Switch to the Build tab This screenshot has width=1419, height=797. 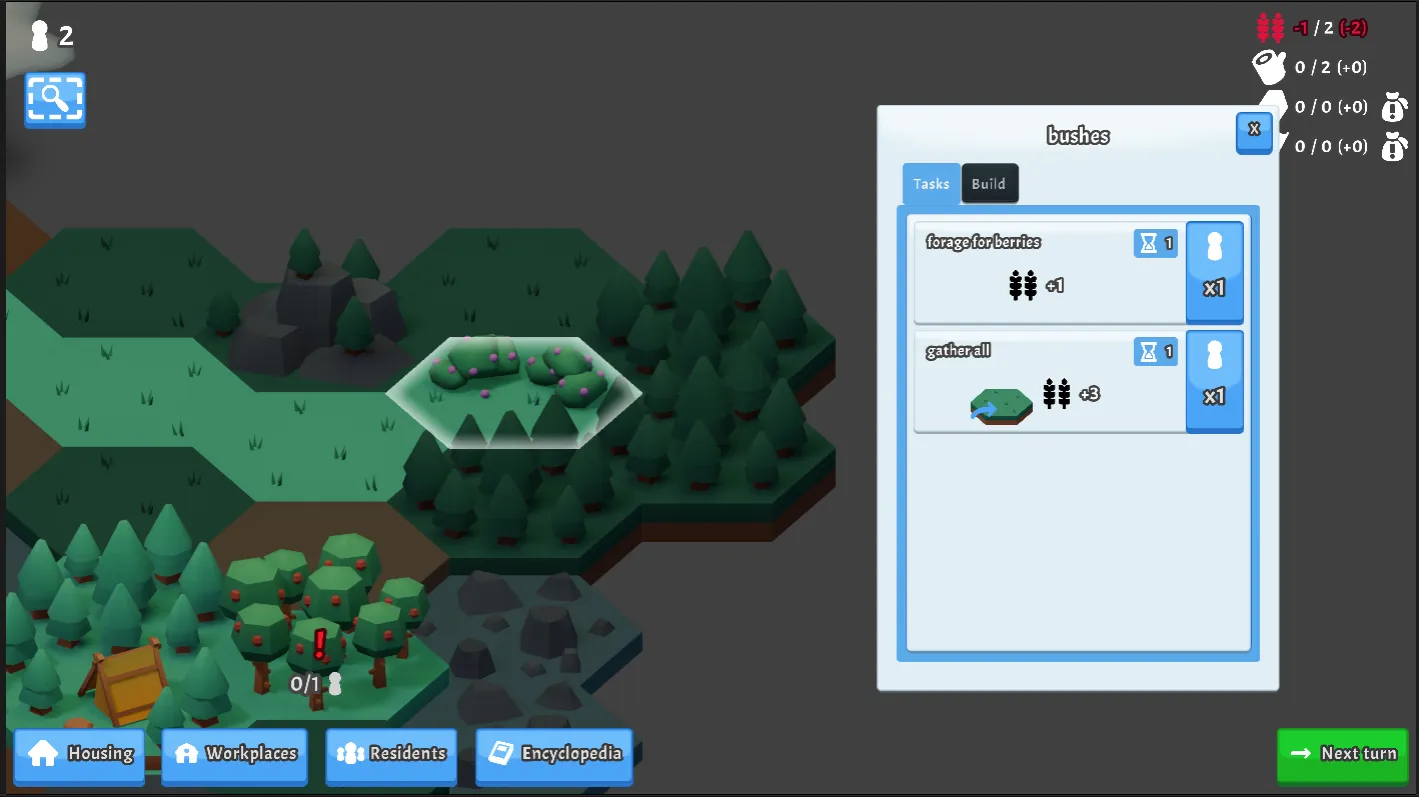pos(989,183)
